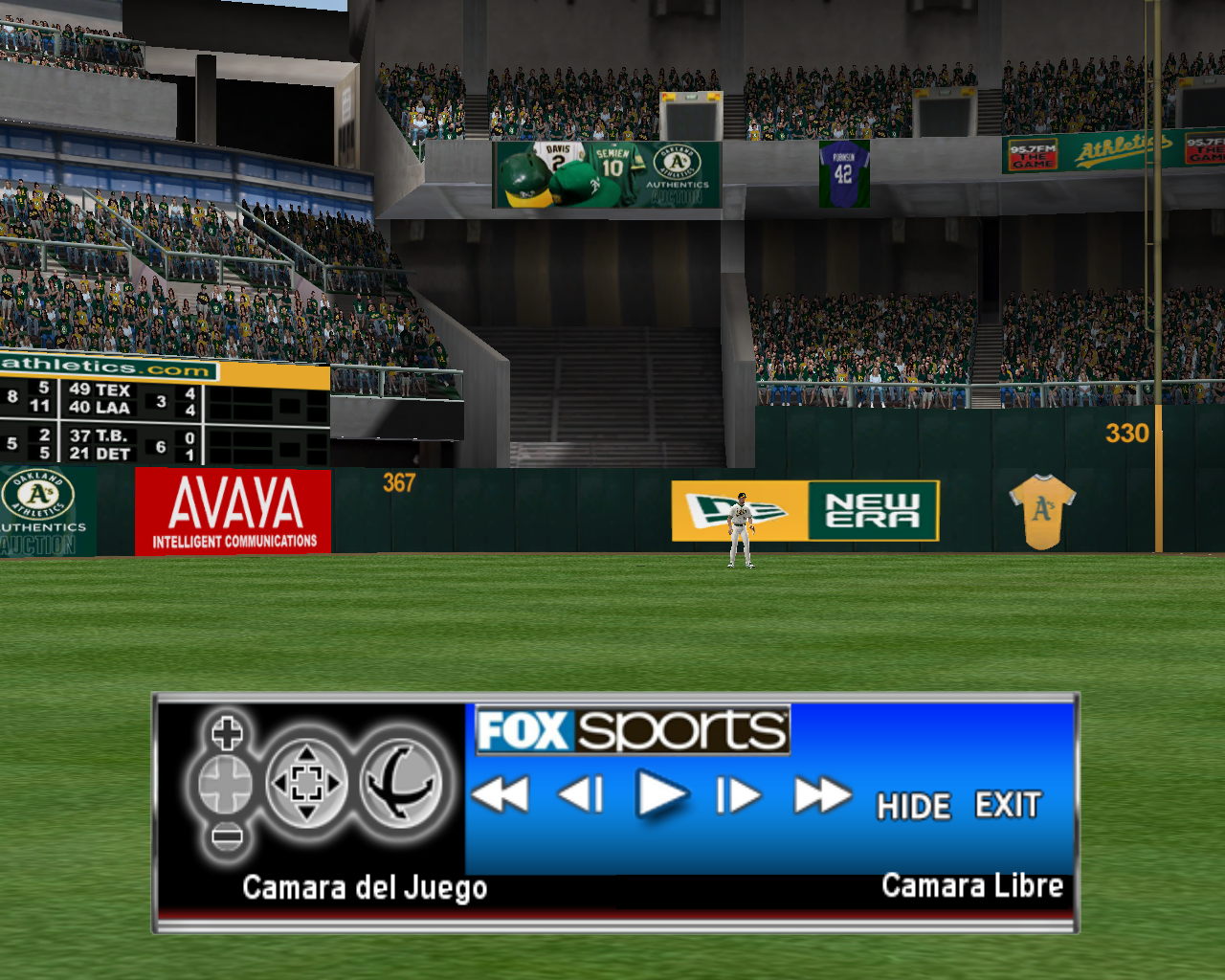
Task: Select the camera pan arrows icon
Action: [306, 785]
